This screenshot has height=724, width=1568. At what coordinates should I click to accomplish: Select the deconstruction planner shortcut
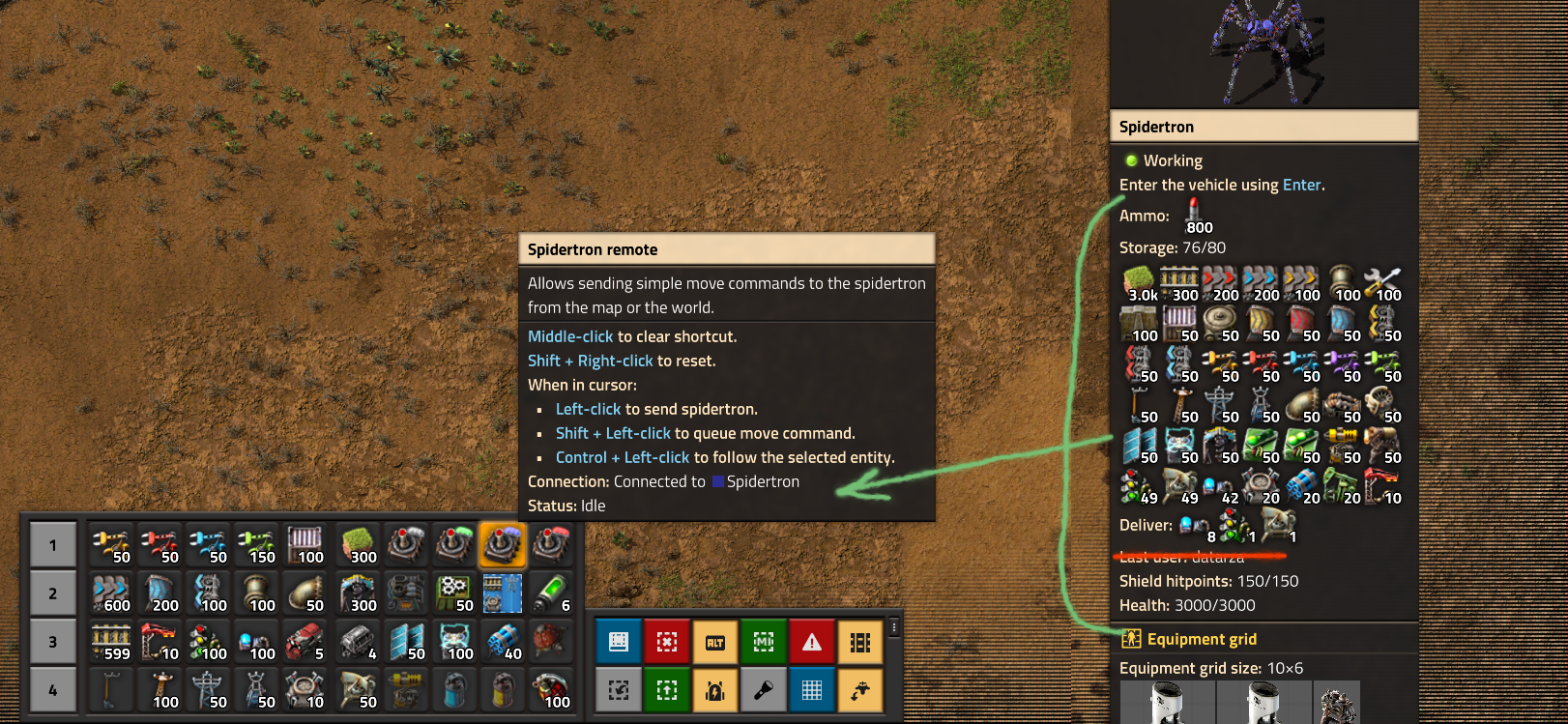point(666,641)
